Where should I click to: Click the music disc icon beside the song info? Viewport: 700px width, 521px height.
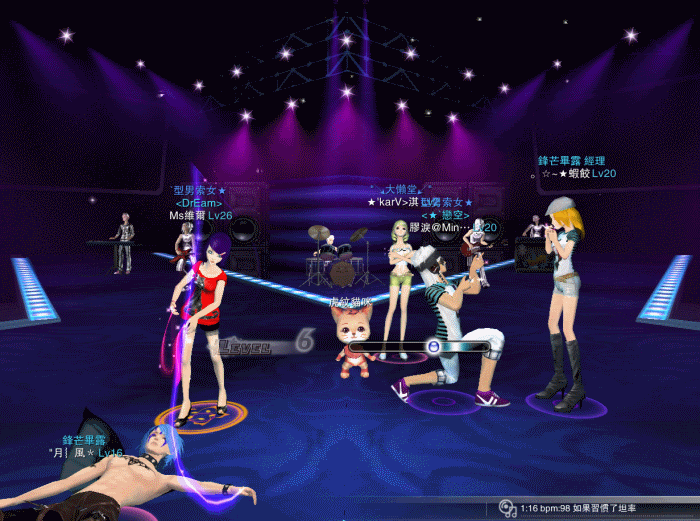coord(508,508)
